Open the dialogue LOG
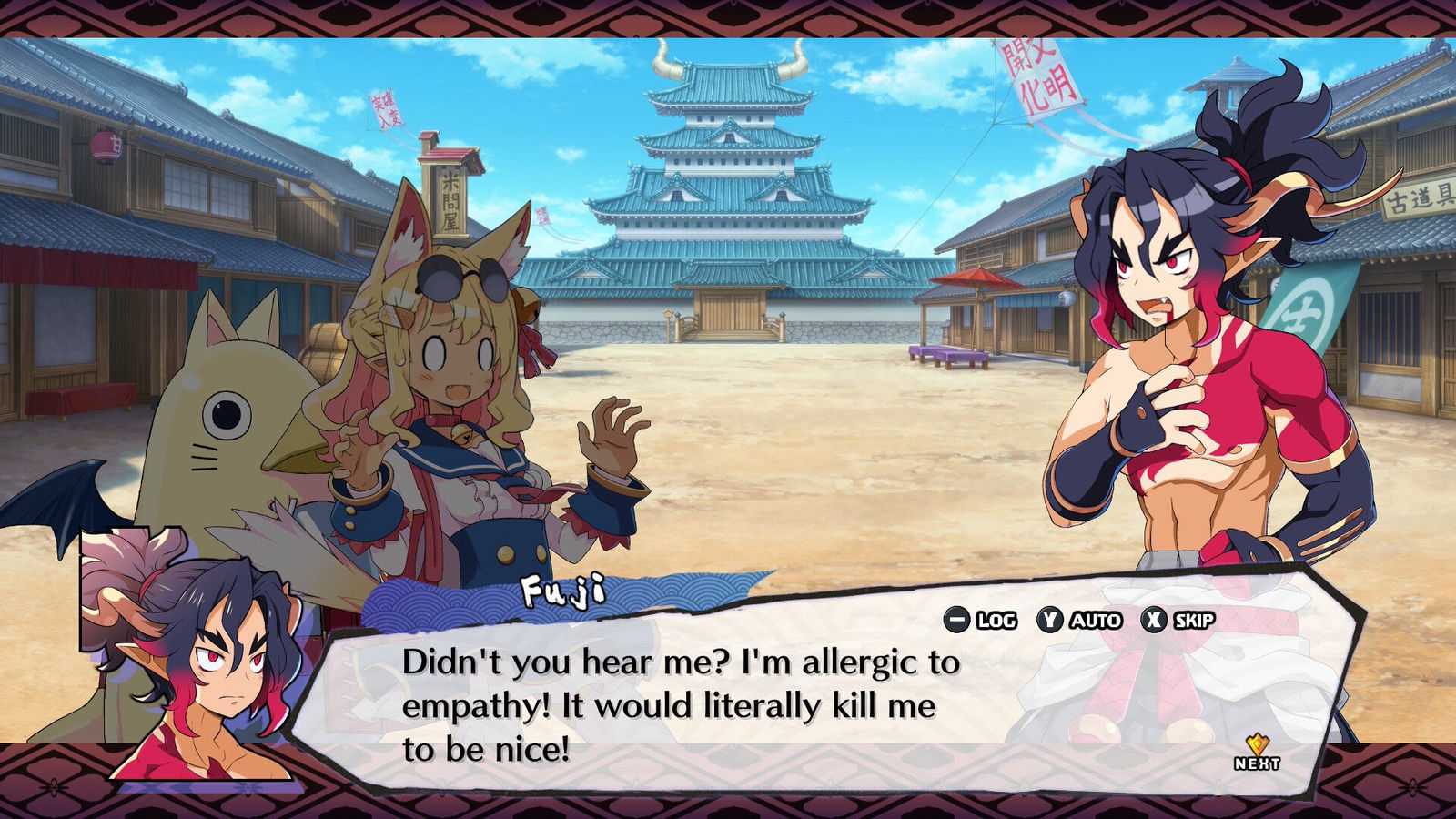This screenshot has width=1456, height=819. 980,621
